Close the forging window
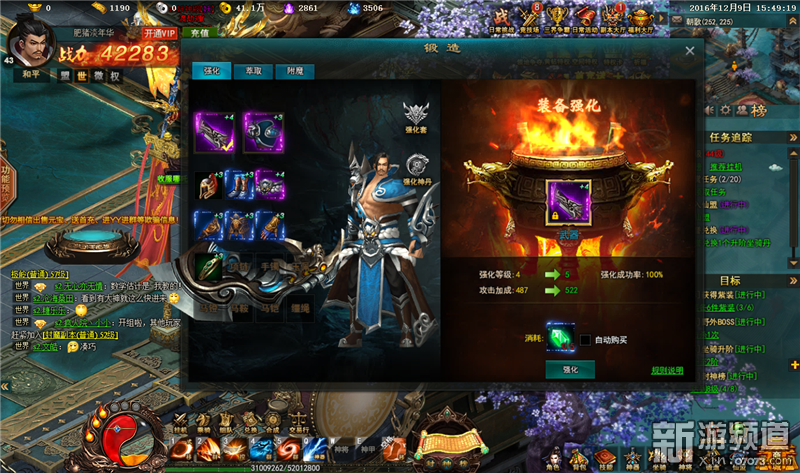The width and height of the screenshot is (800, 473). pyautogui.click(x=689, y=50)
